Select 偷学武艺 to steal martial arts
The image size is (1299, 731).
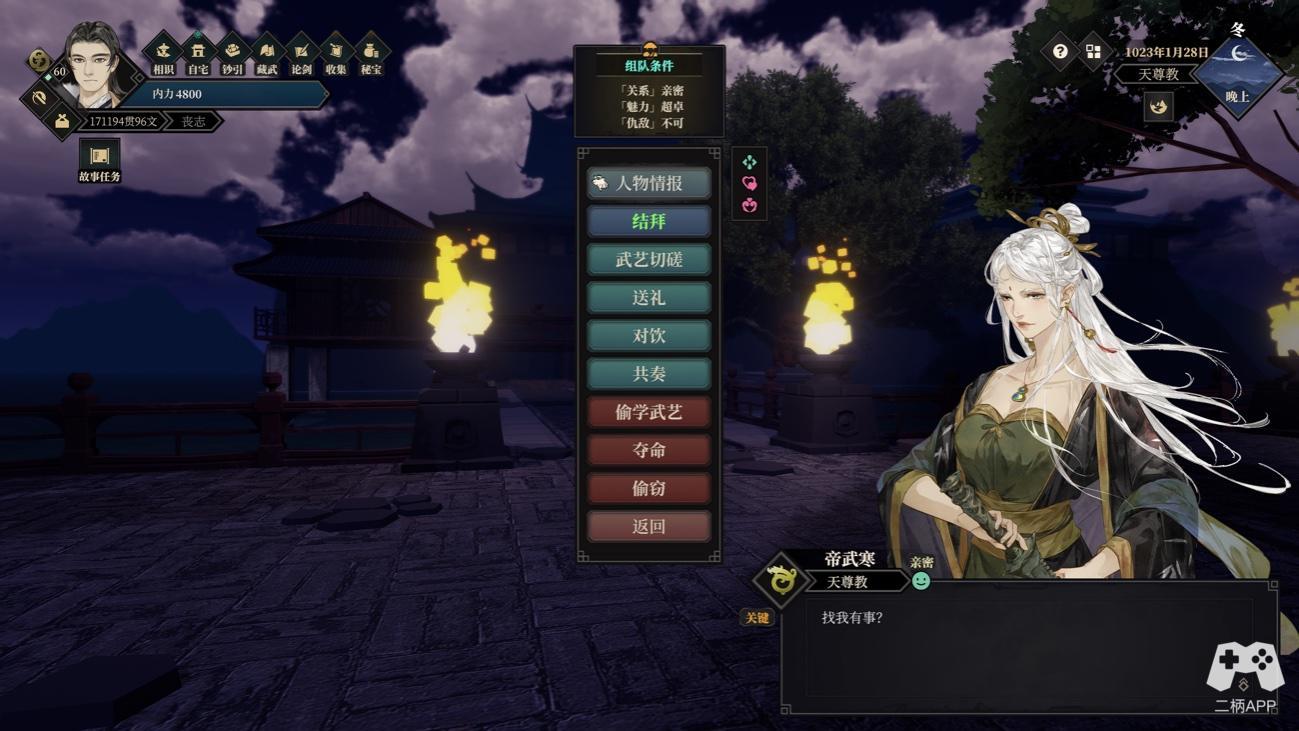click(649, 412)
